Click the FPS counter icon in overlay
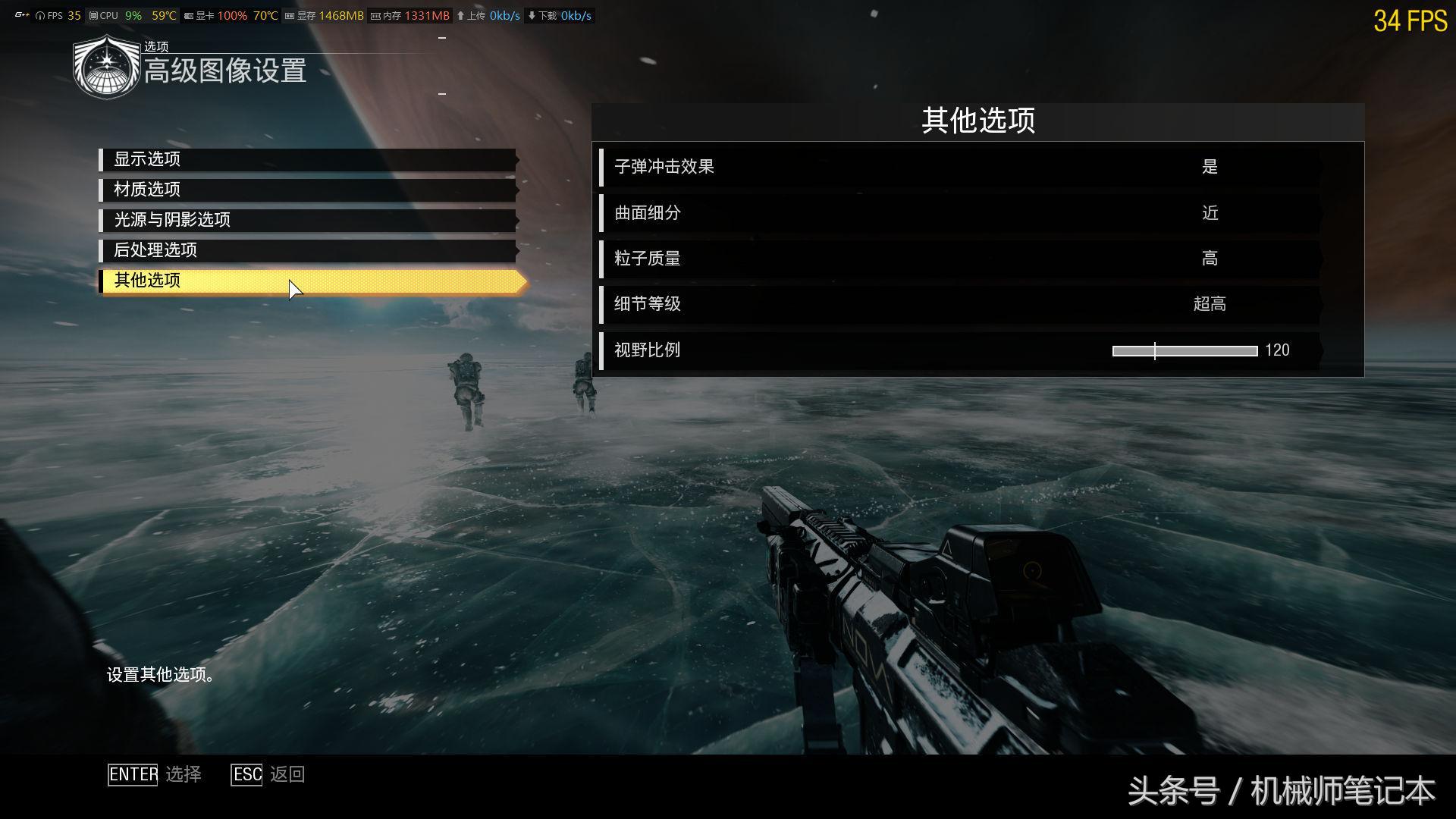 [39, 14]
